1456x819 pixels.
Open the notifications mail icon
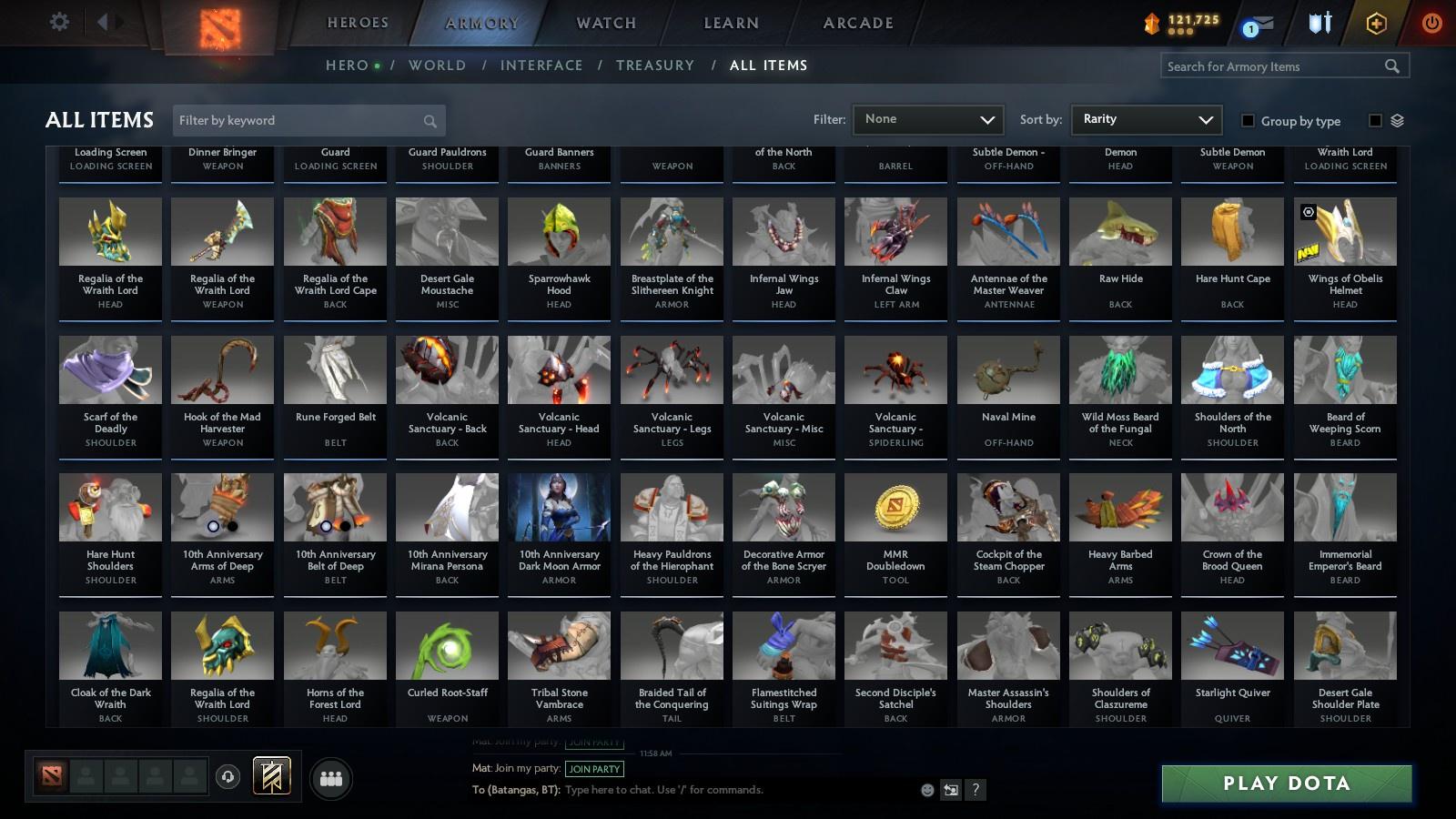coord(1262,23)
